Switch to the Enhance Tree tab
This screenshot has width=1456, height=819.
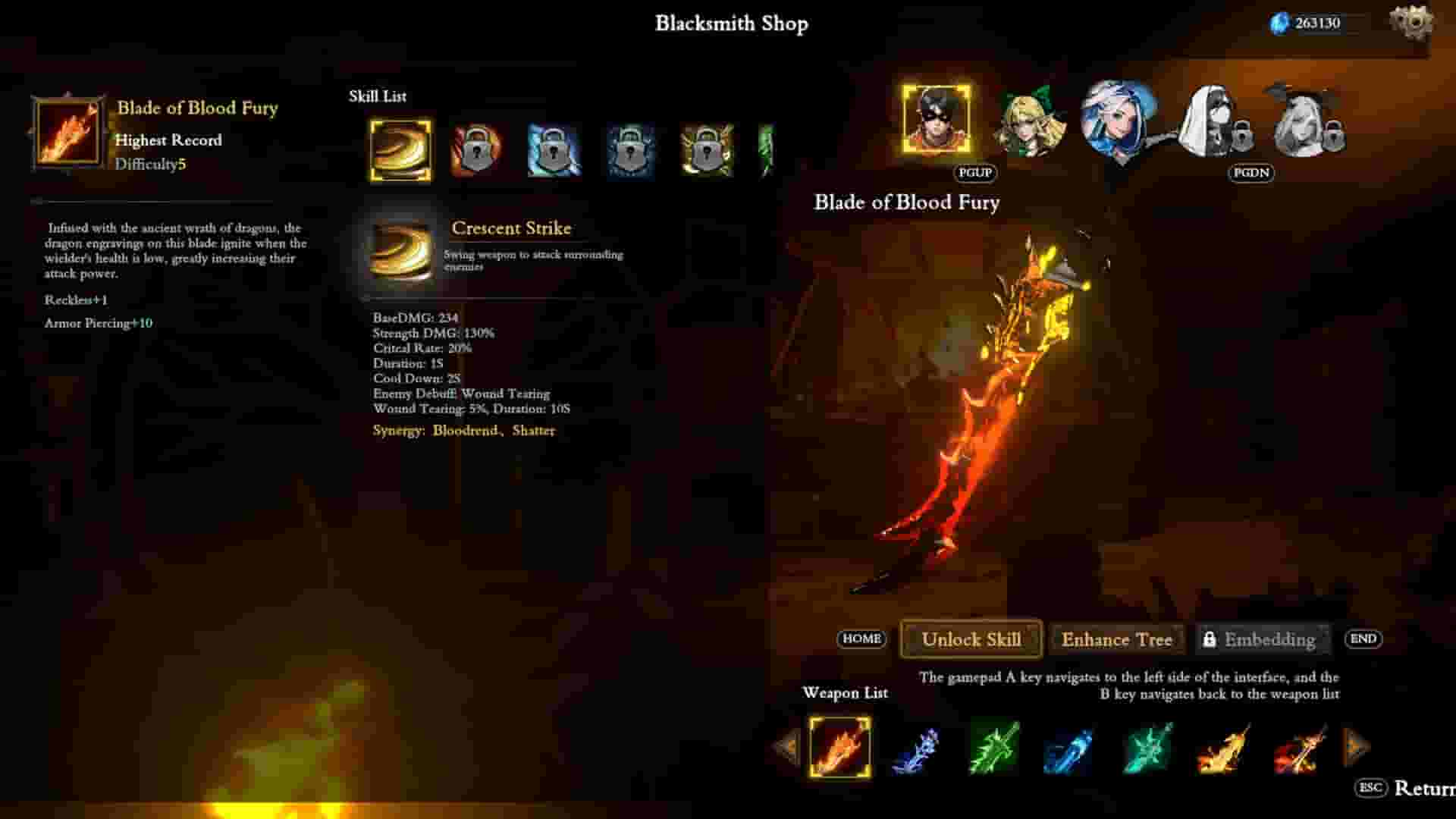click(1118, 639)
